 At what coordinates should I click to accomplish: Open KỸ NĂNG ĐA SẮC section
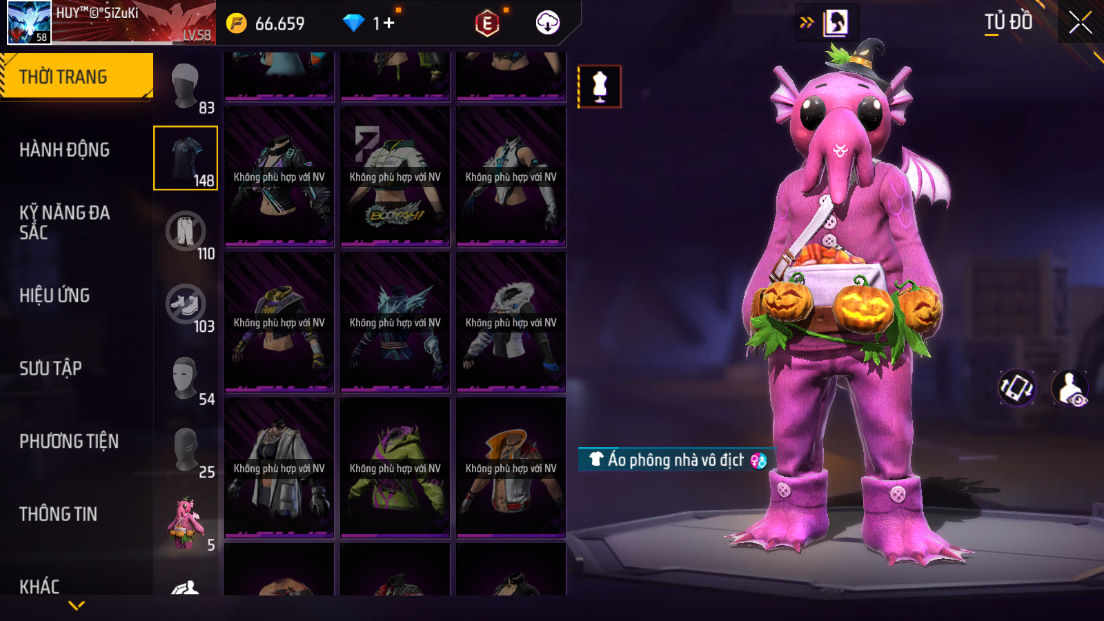click(x=65, y=222)
